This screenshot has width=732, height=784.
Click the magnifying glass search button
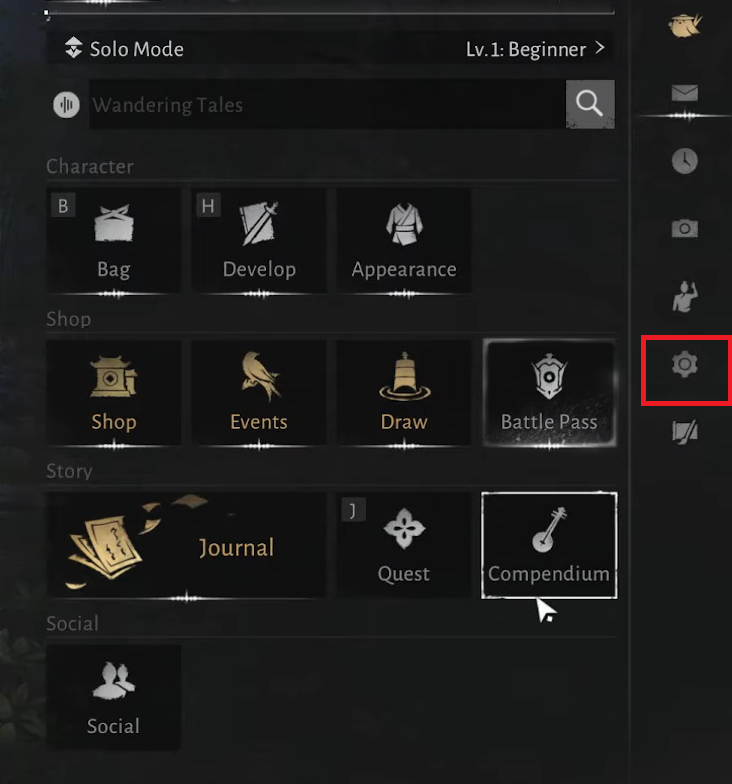coord(590,104)
